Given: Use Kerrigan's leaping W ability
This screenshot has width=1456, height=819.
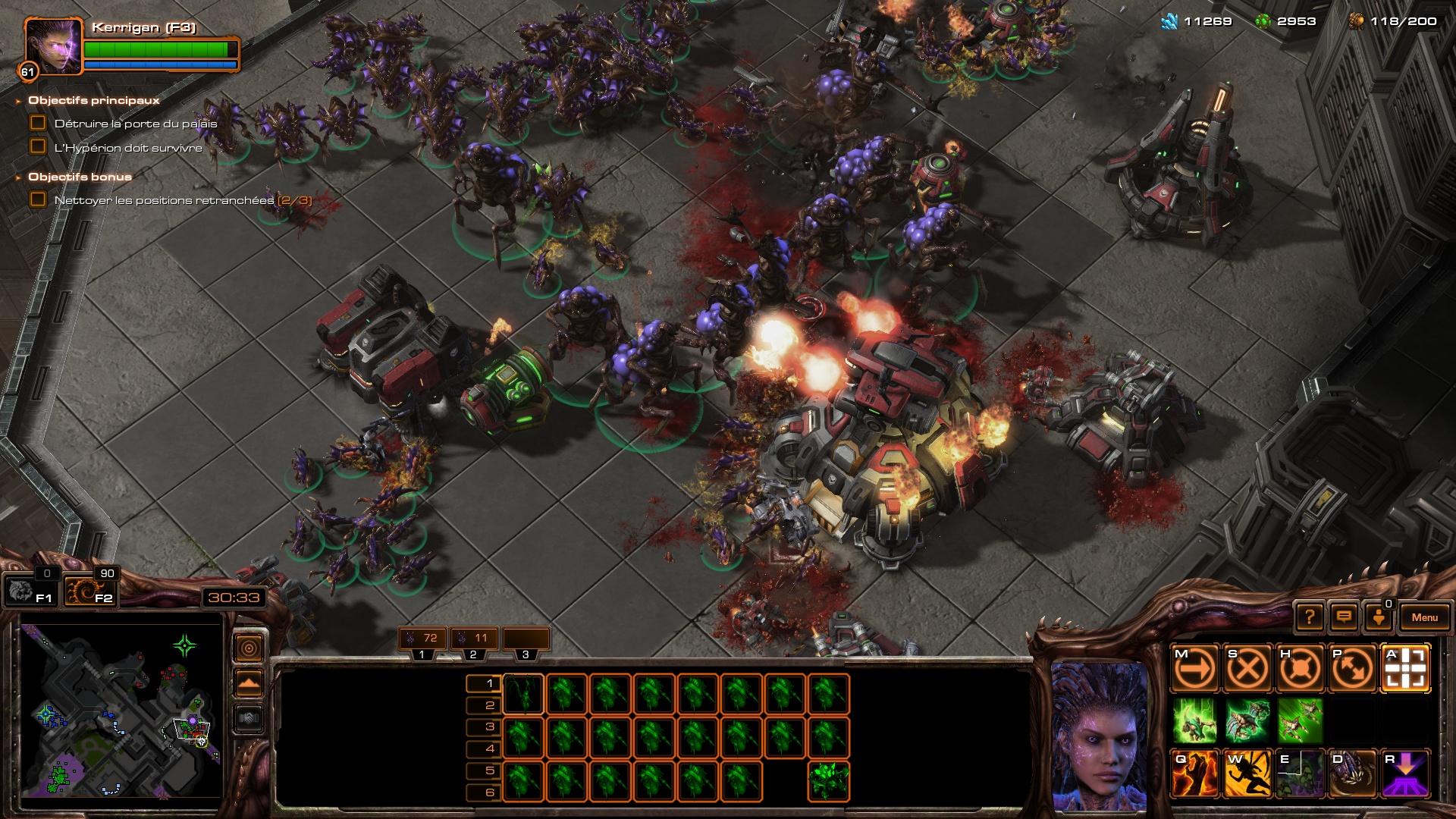Looking at the screenshot, I should point(1247,773).
